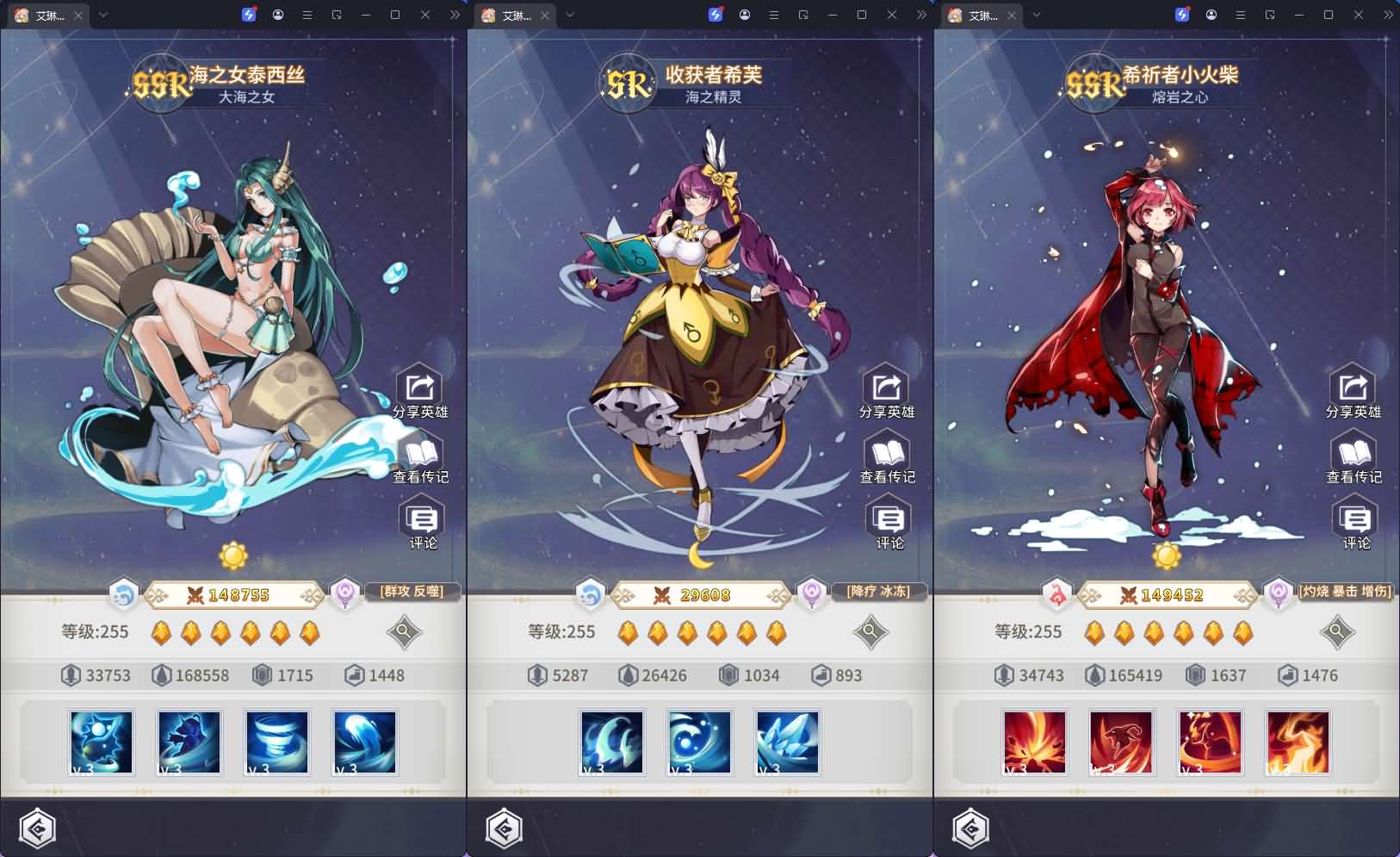The height and width of the screenshot is (857, 1400).
Task: Select Tethys's first water skill icon
Action: [101, 742]
